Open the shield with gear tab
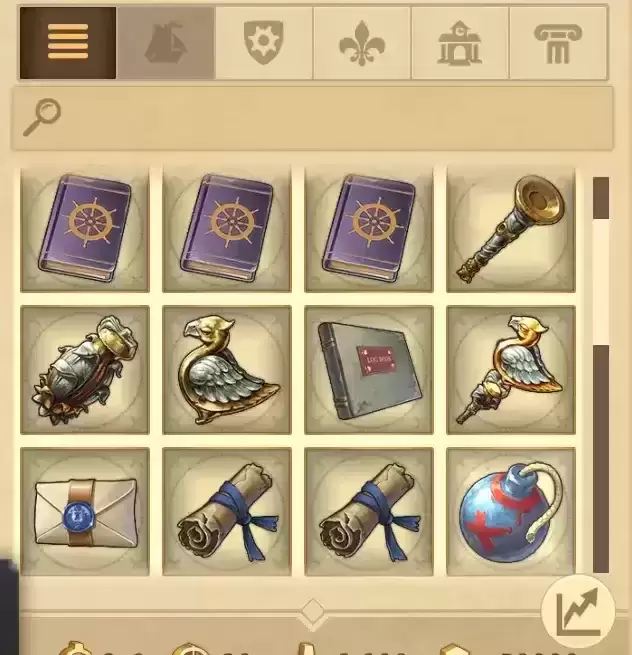The image size is (632, 655). pos(264,43)
